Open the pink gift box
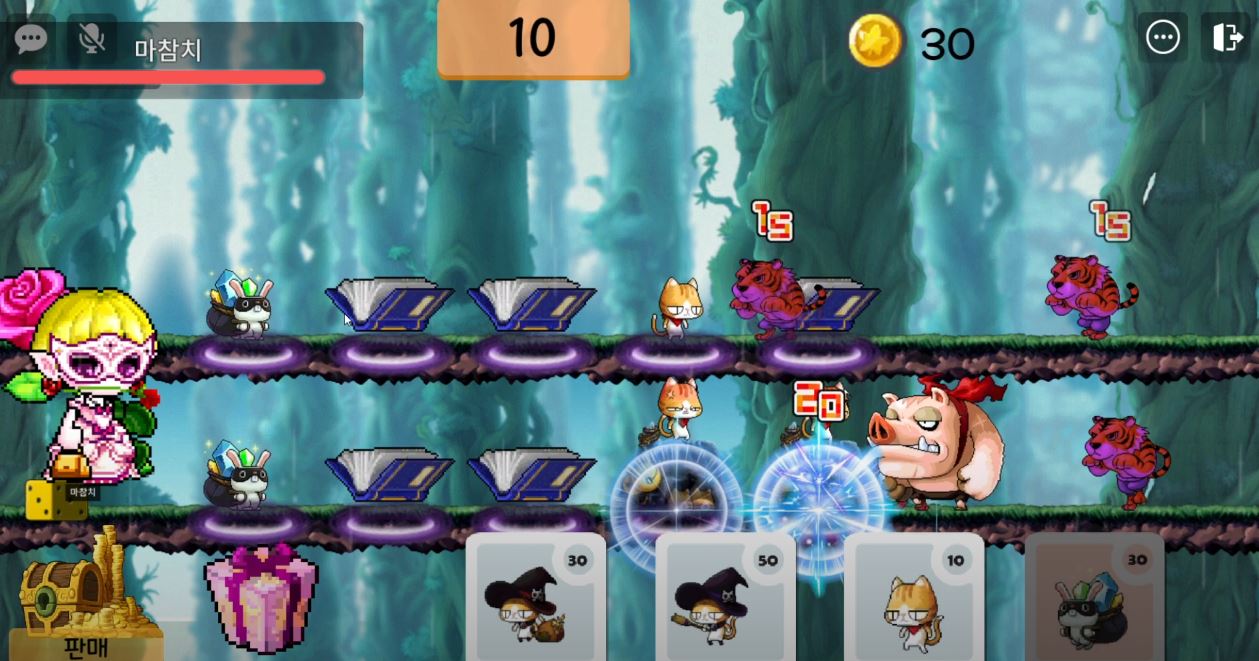Screen dimensions: 1259x661 pos(261,598)
